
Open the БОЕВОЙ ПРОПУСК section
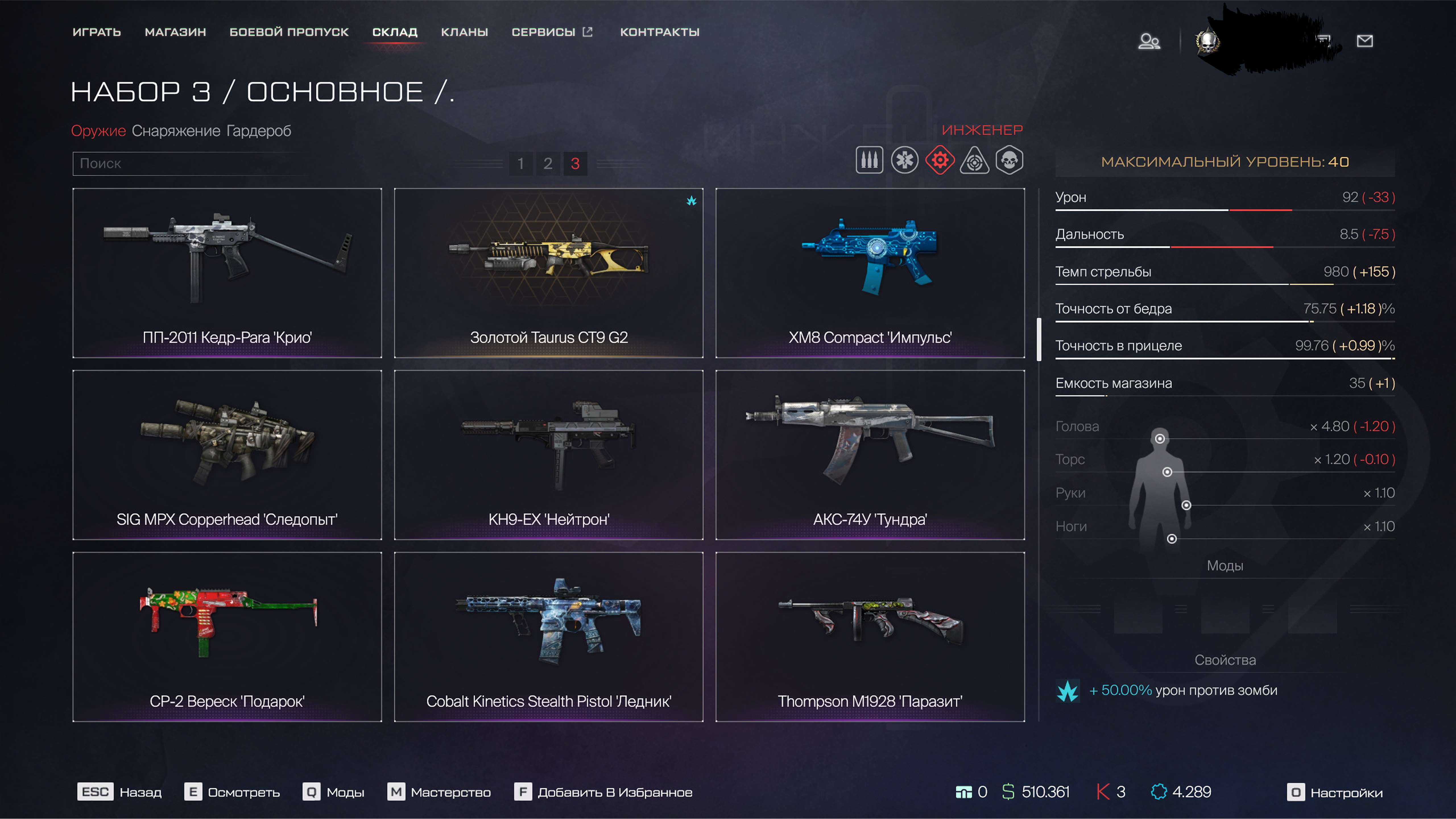289,32
